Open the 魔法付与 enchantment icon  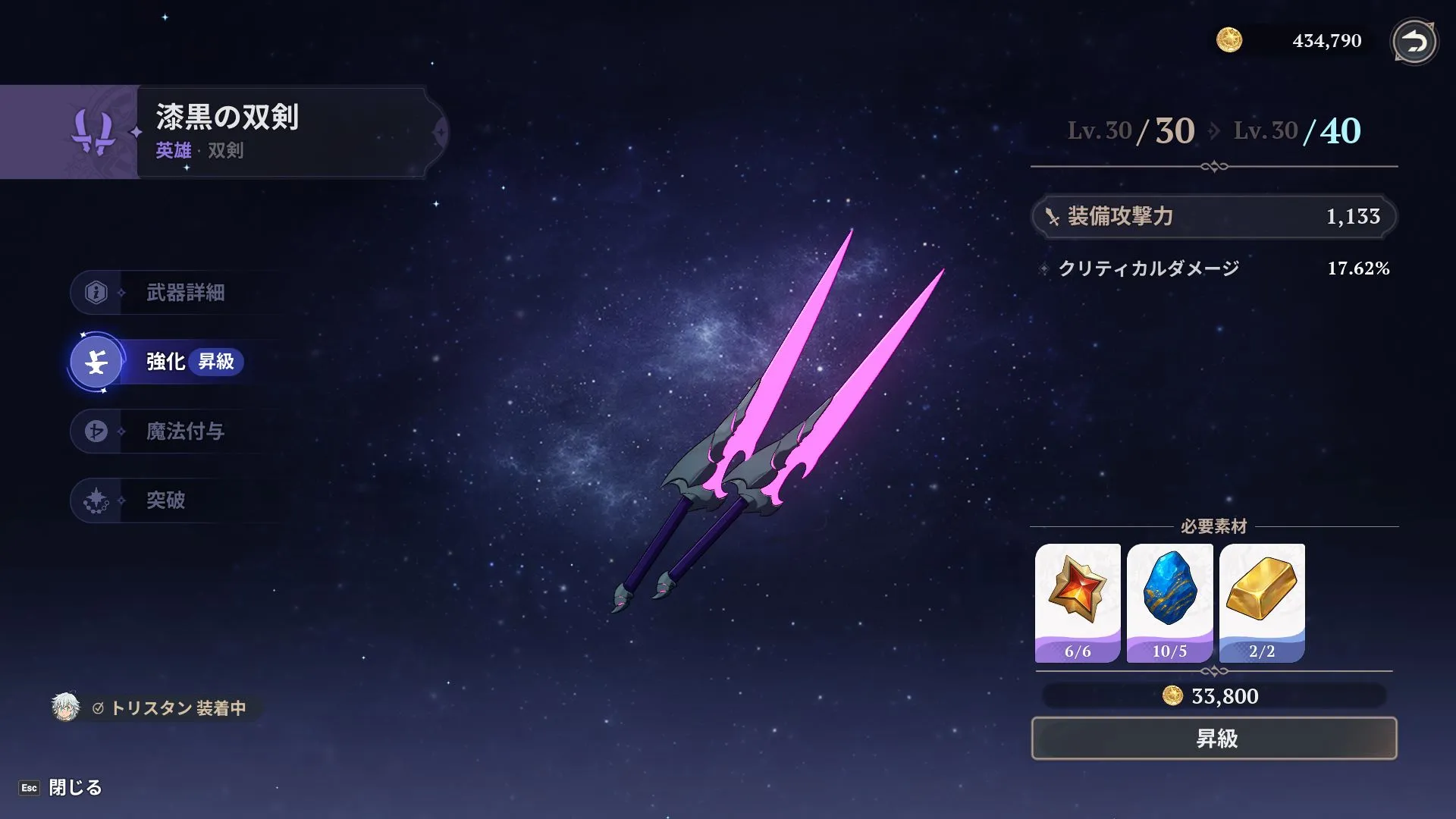pos(96,431)
